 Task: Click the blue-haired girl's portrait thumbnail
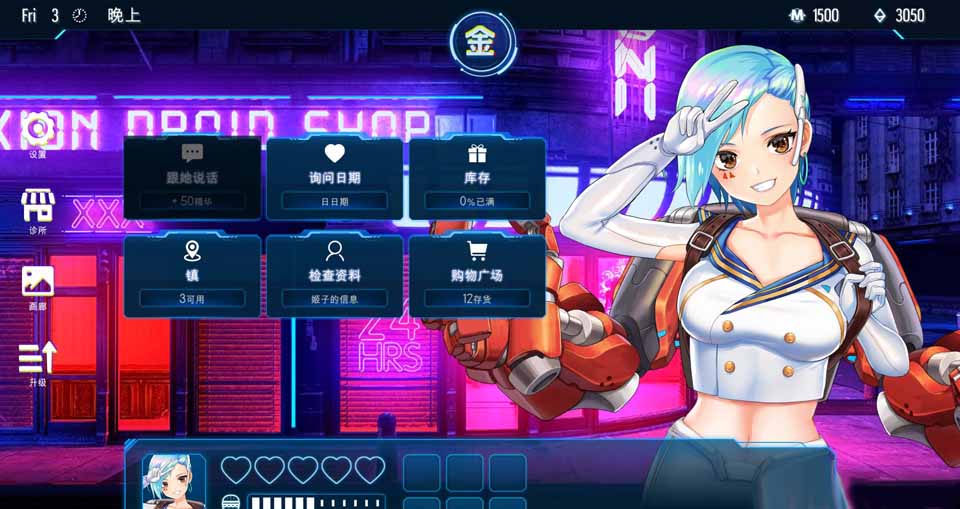click(x=173, y=482)
